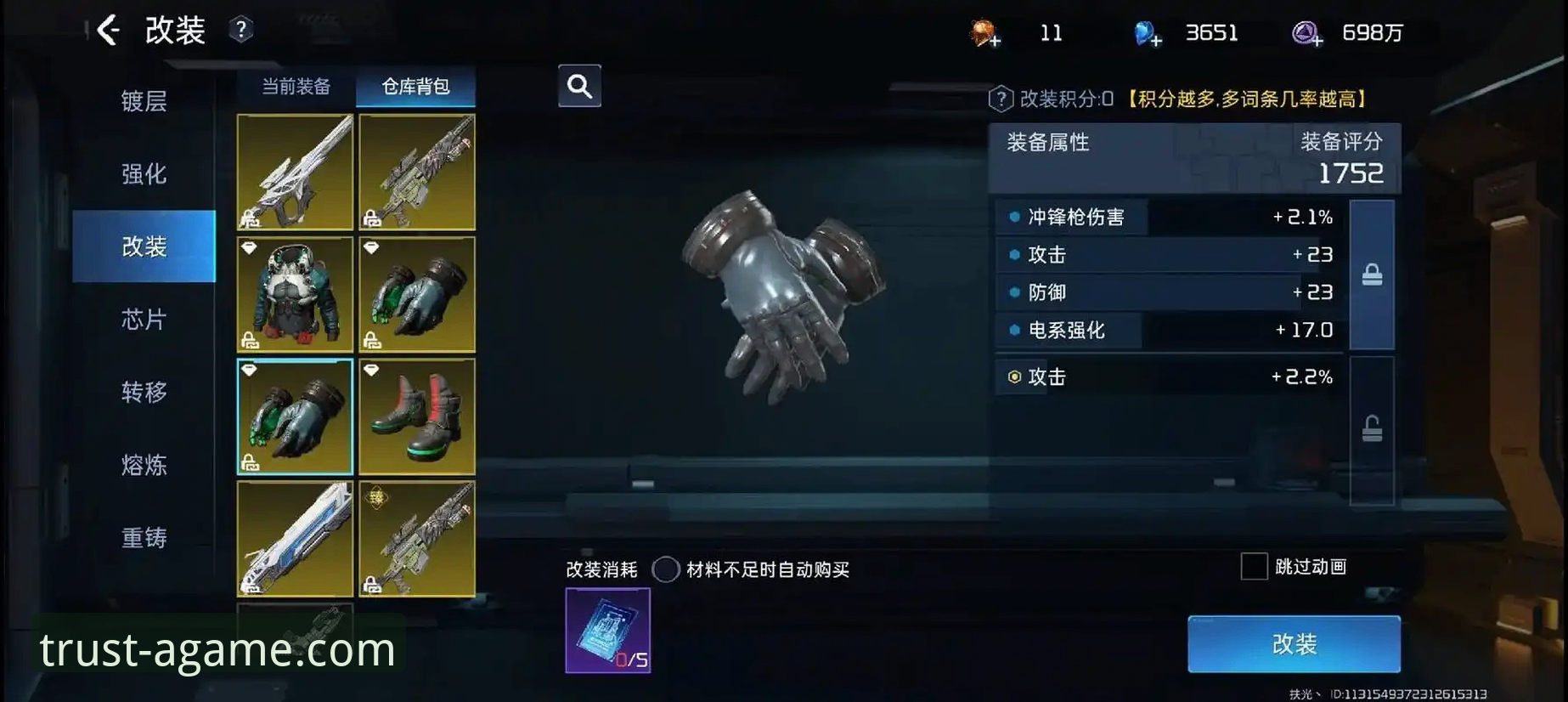
Task: Check the 跳过动画 box
Action: tap(1254, 567)
